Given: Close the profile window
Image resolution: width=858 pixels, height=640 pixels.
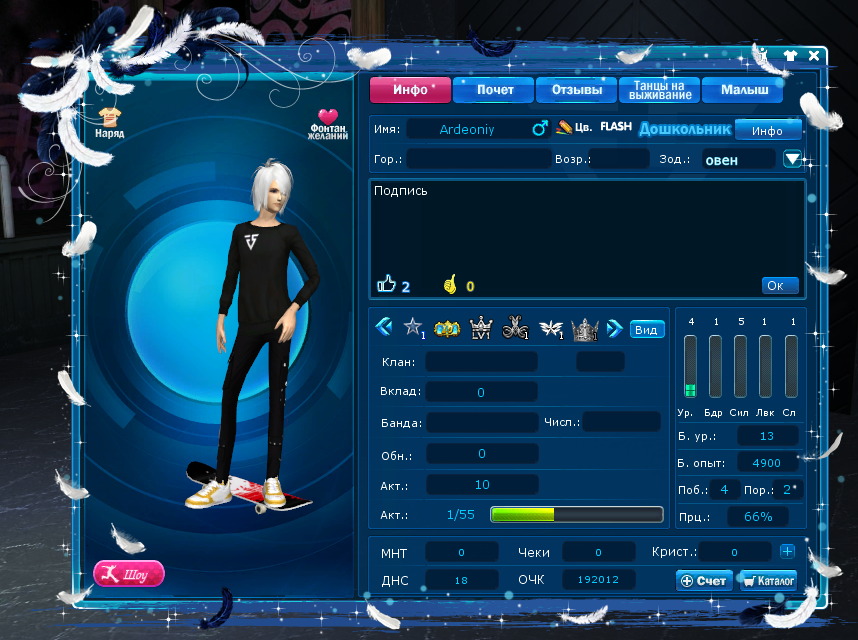Looking at the screenshot, I should [x=814, y=56].
